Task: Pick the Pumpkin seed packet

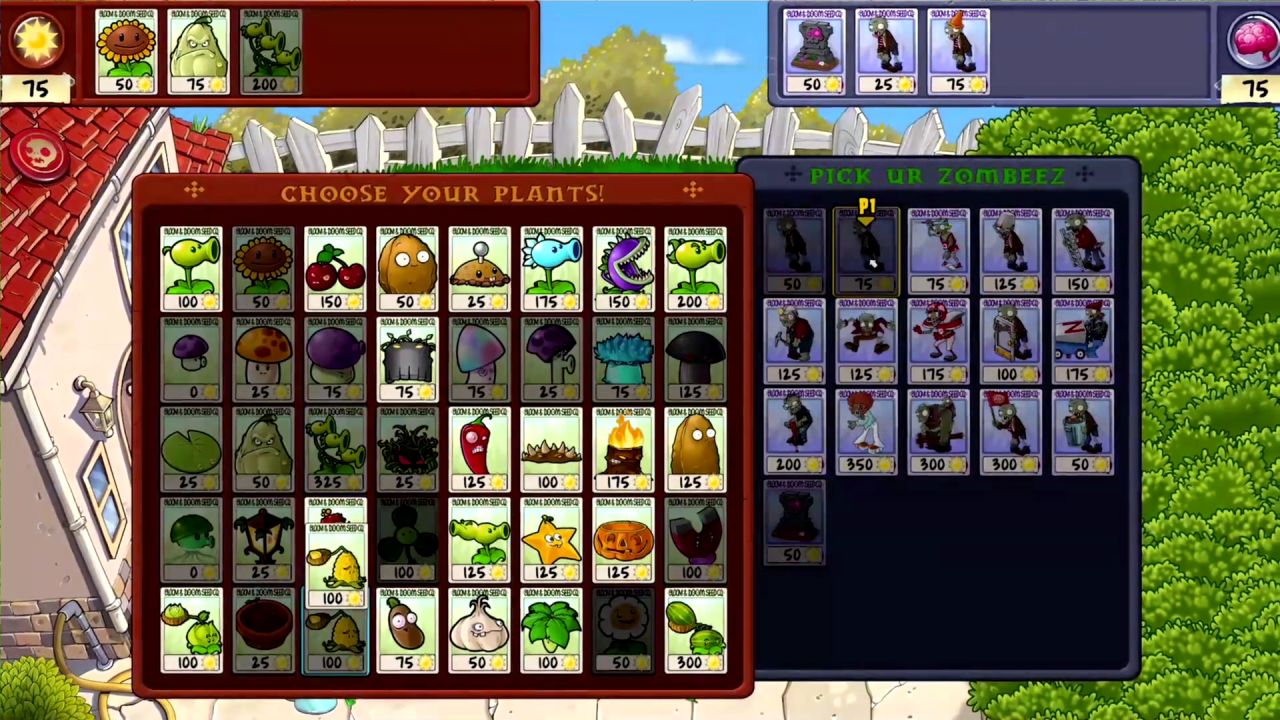Action: (x=622, y=540)
